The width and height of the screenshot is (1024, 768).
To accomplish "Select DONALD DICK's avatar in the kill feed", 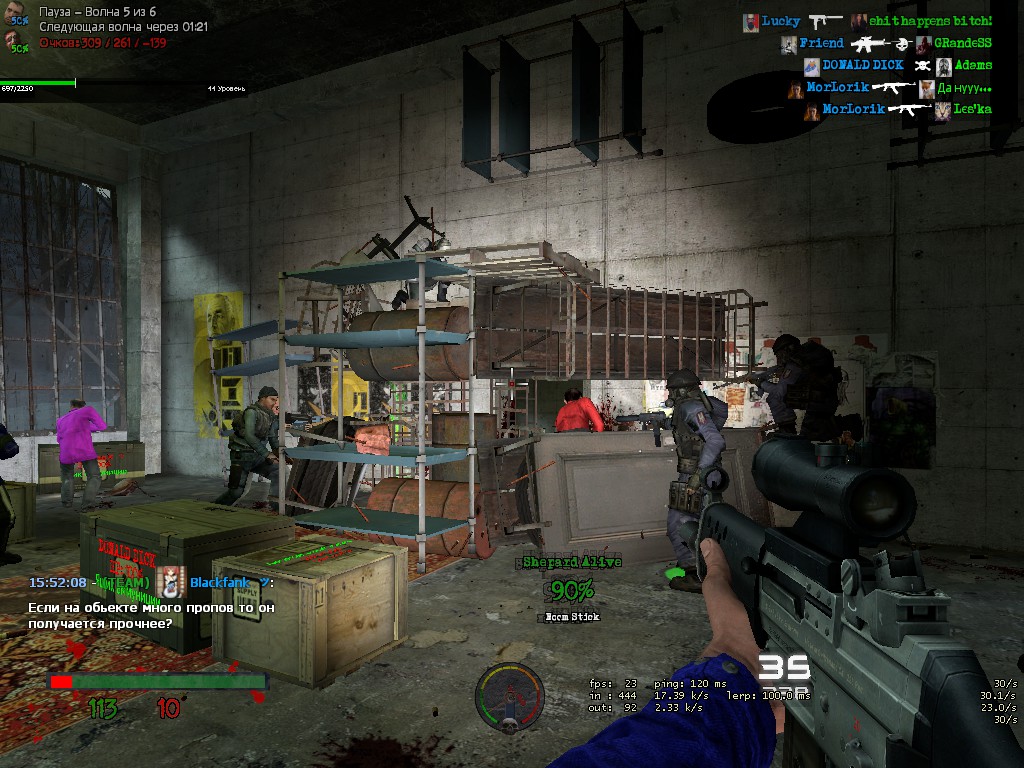I will point(811,66).
